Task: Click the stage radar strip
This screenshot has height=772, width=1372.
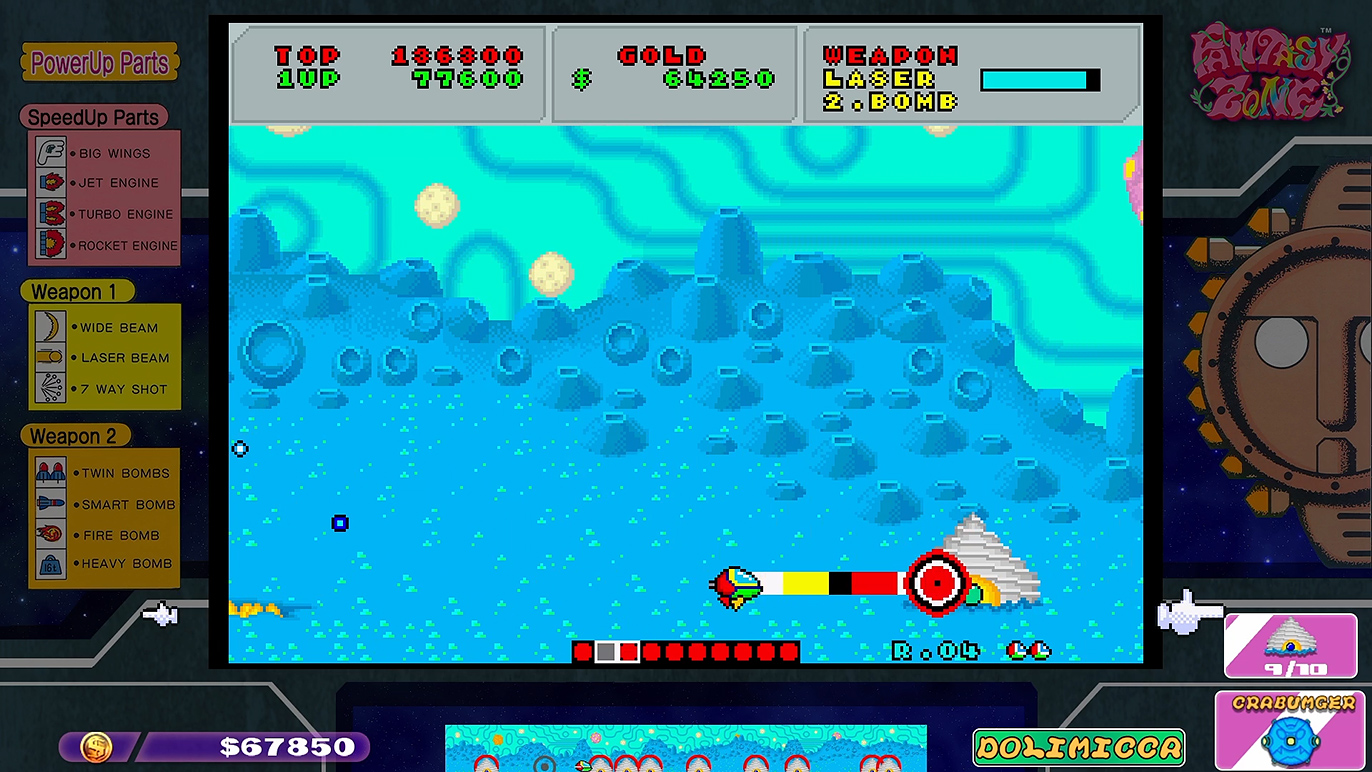Action: tap(685, 749)
